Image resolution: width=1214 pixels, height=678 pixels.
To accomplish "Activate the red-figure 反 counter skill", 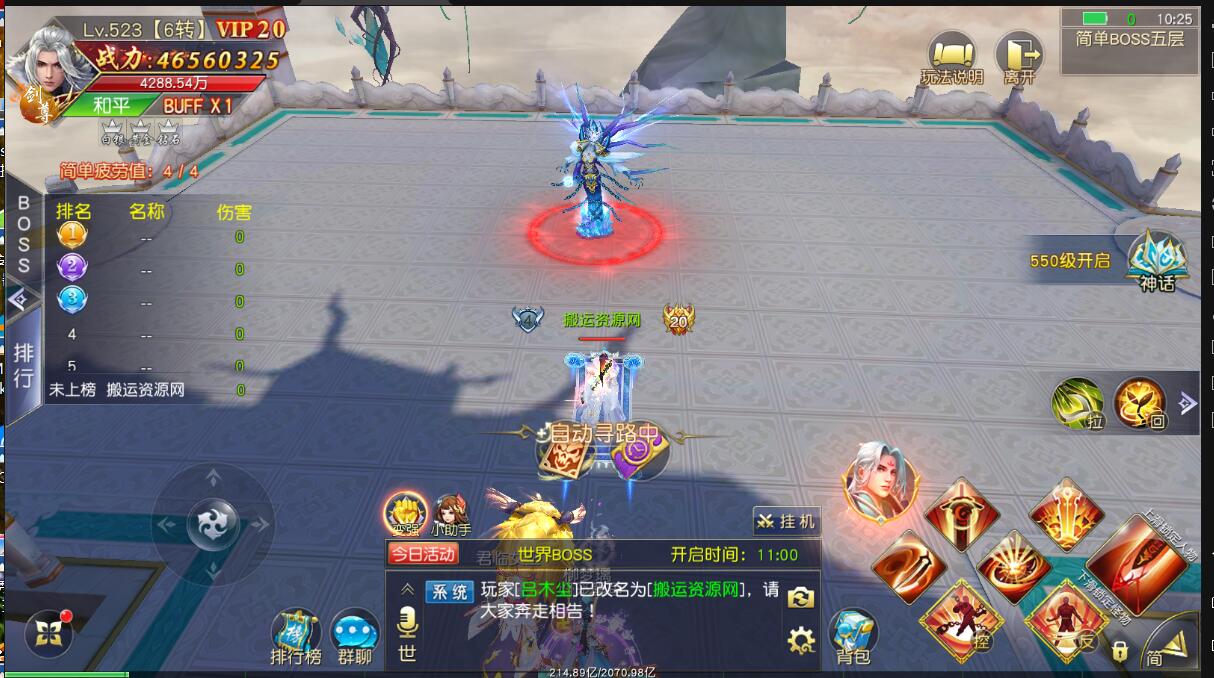I will pyautogui.click(x=1066, y=620).
